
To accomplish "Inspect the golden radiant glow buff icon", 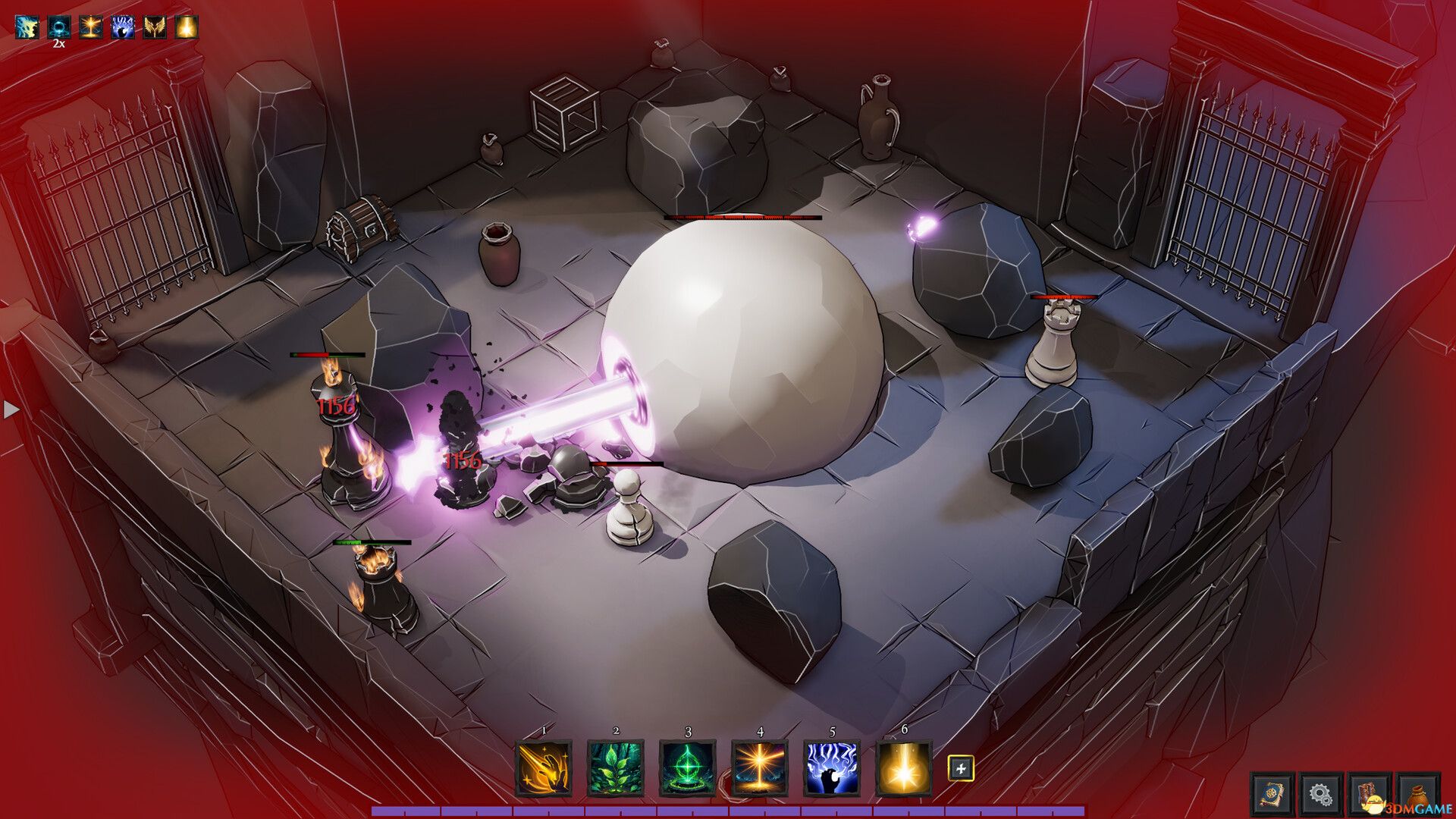I will 187,27.
